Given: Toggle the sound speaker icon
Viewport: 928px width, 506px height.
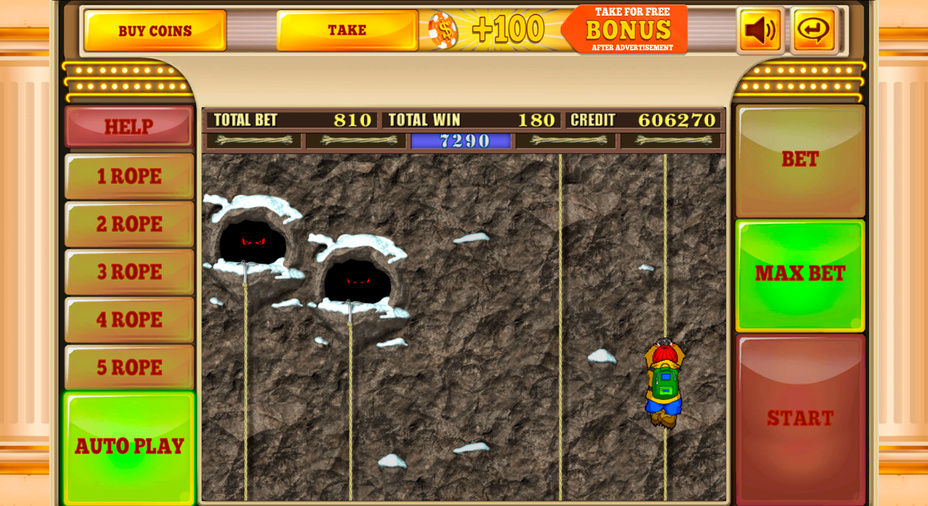Looking at the screenshot, I should (x=760, y=30).
